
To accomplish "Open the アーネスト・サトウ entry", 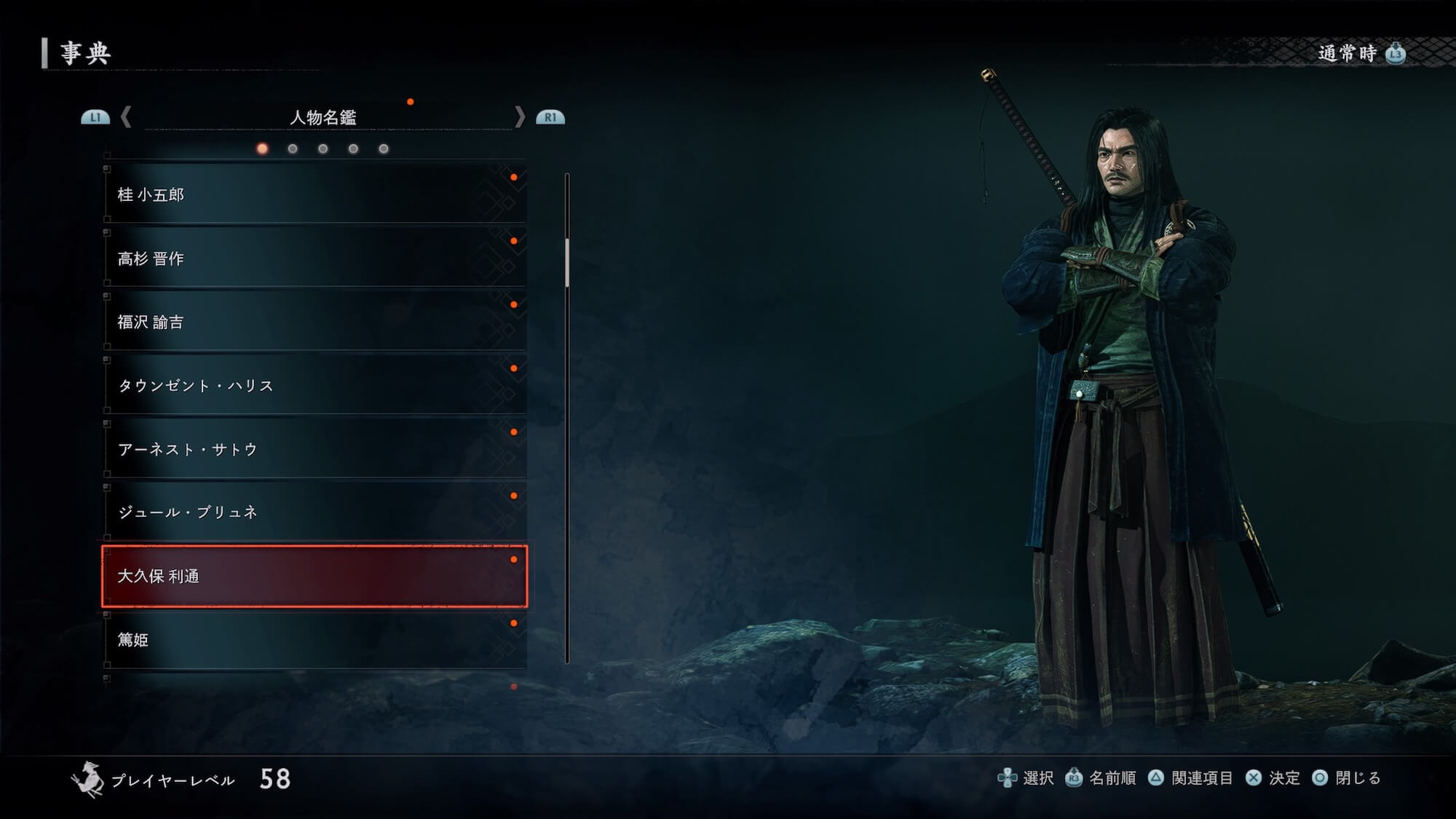I will click(314, 449).
